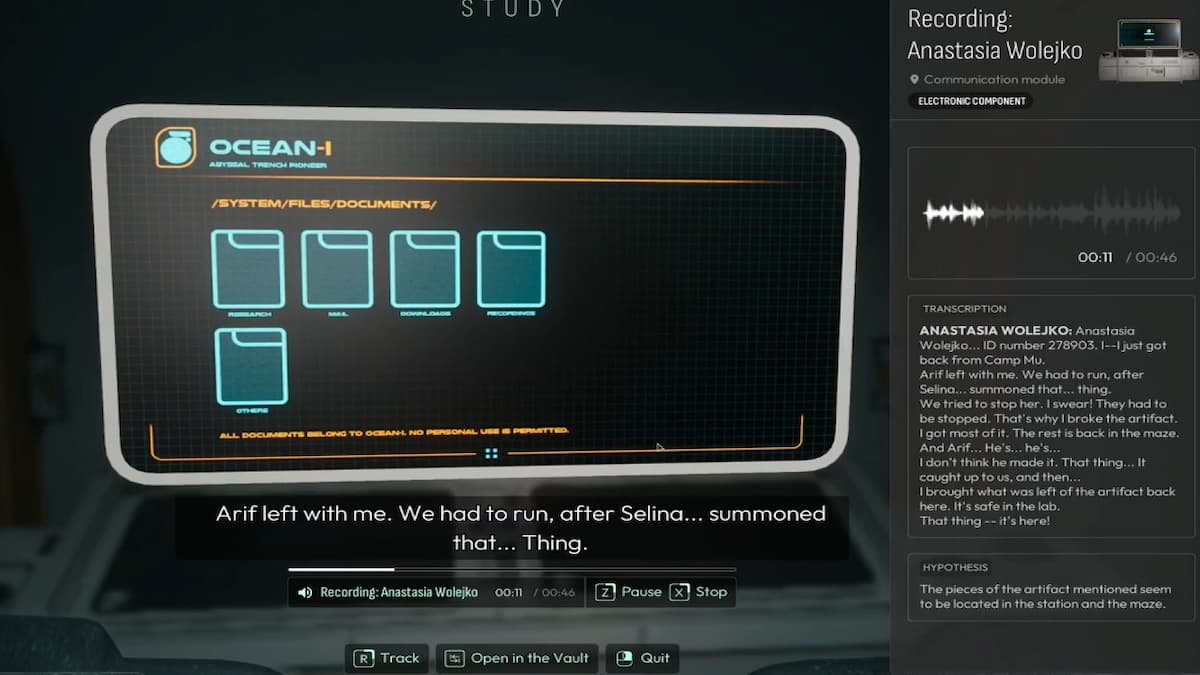The width and height of the screenshot is (1200, 675).
Task: Pause the Anastasia Wolejko recording
Action: click(629, 592)
